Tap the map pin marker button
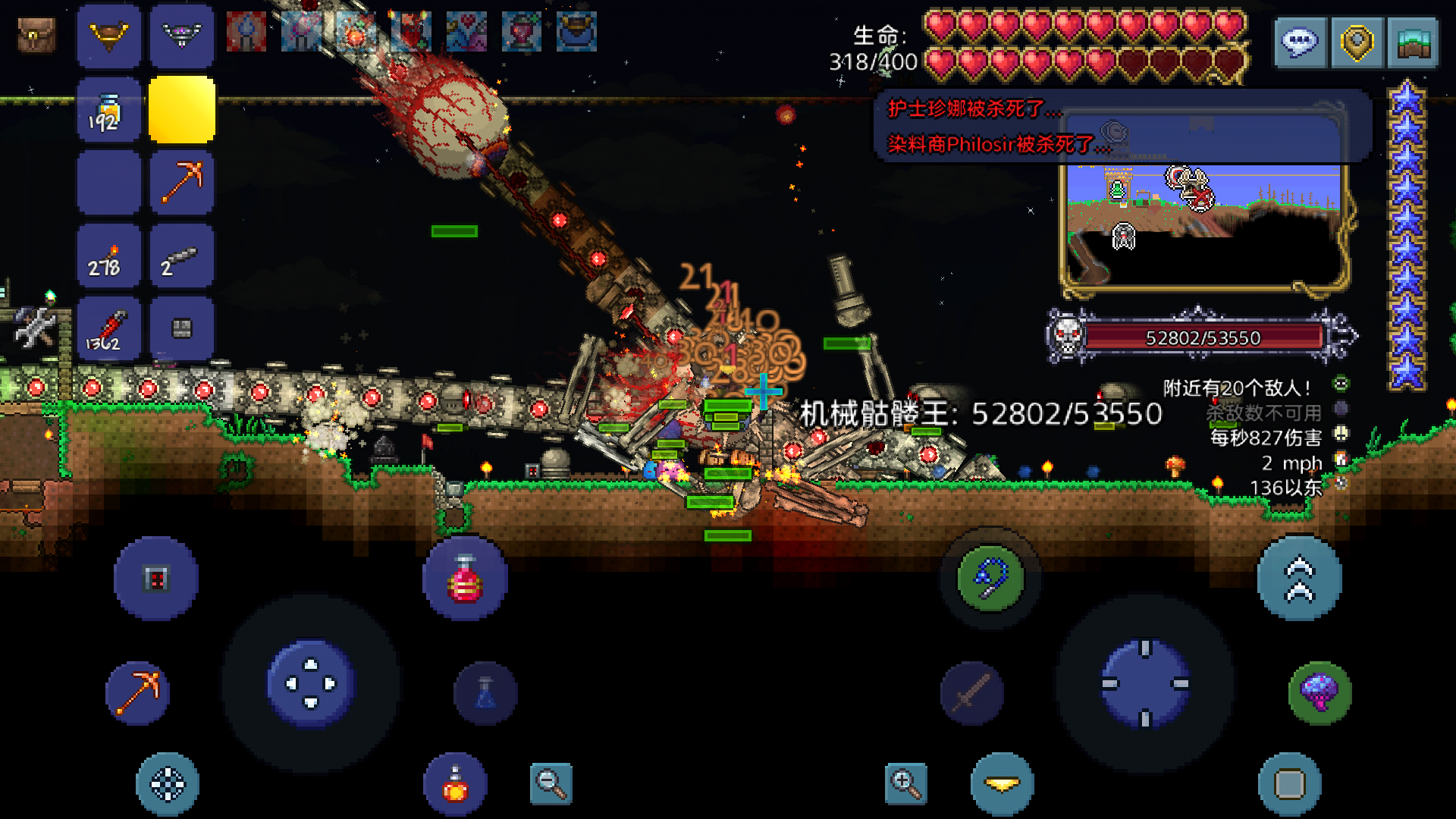 pyautogui.click(x=1357, y=43)
